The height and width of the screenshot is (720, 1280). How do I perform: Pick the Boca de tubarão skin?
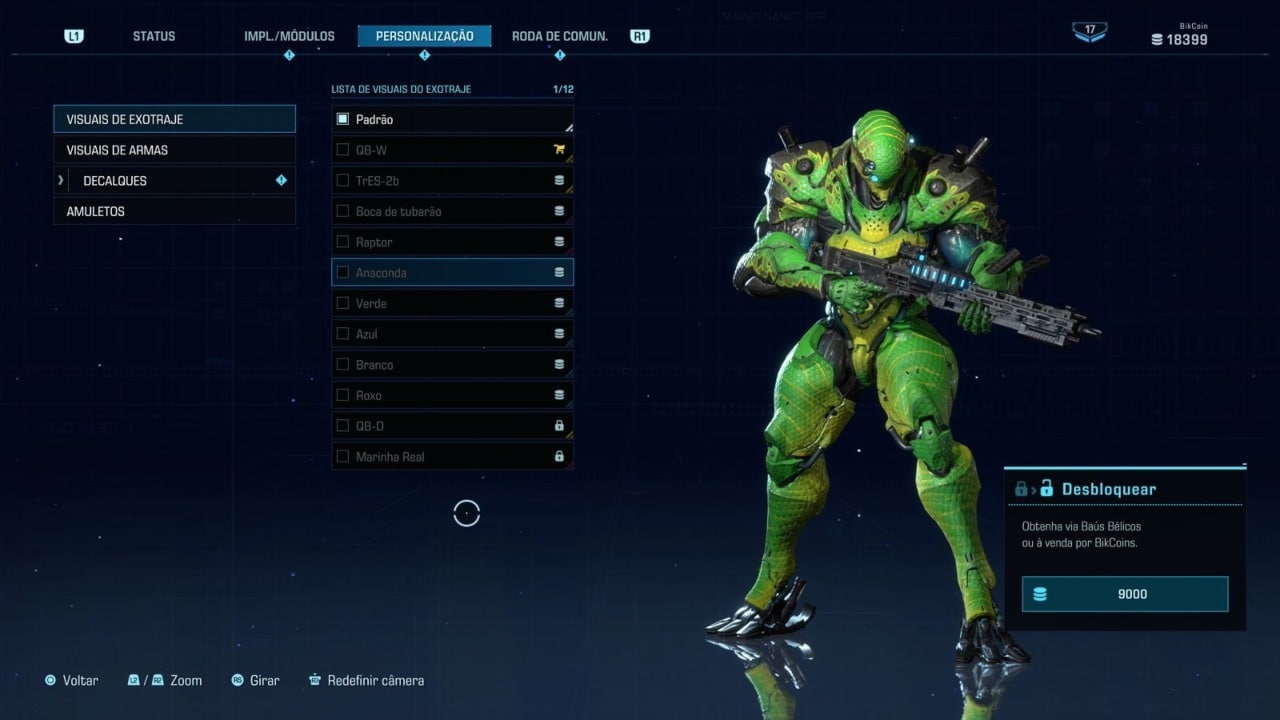tap(452, 212)
